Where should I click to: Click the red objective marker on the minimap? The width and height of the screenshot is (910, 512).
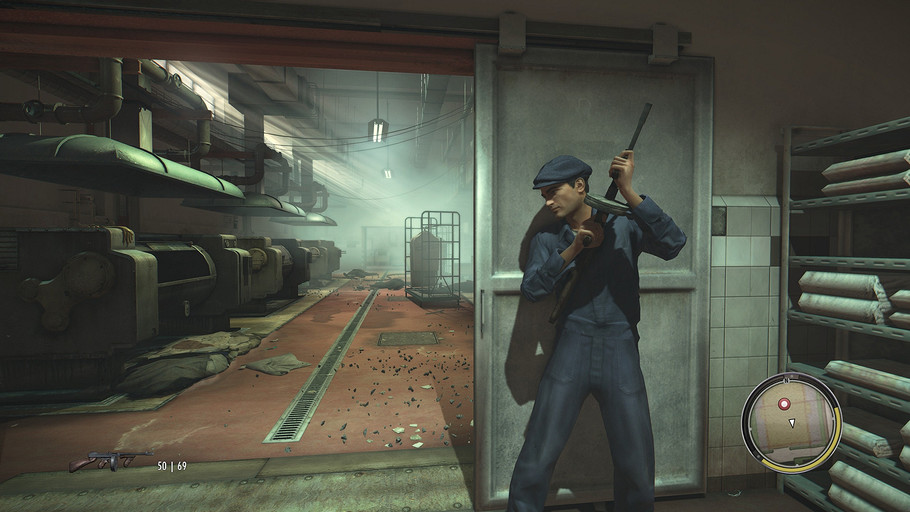(784, 402)
